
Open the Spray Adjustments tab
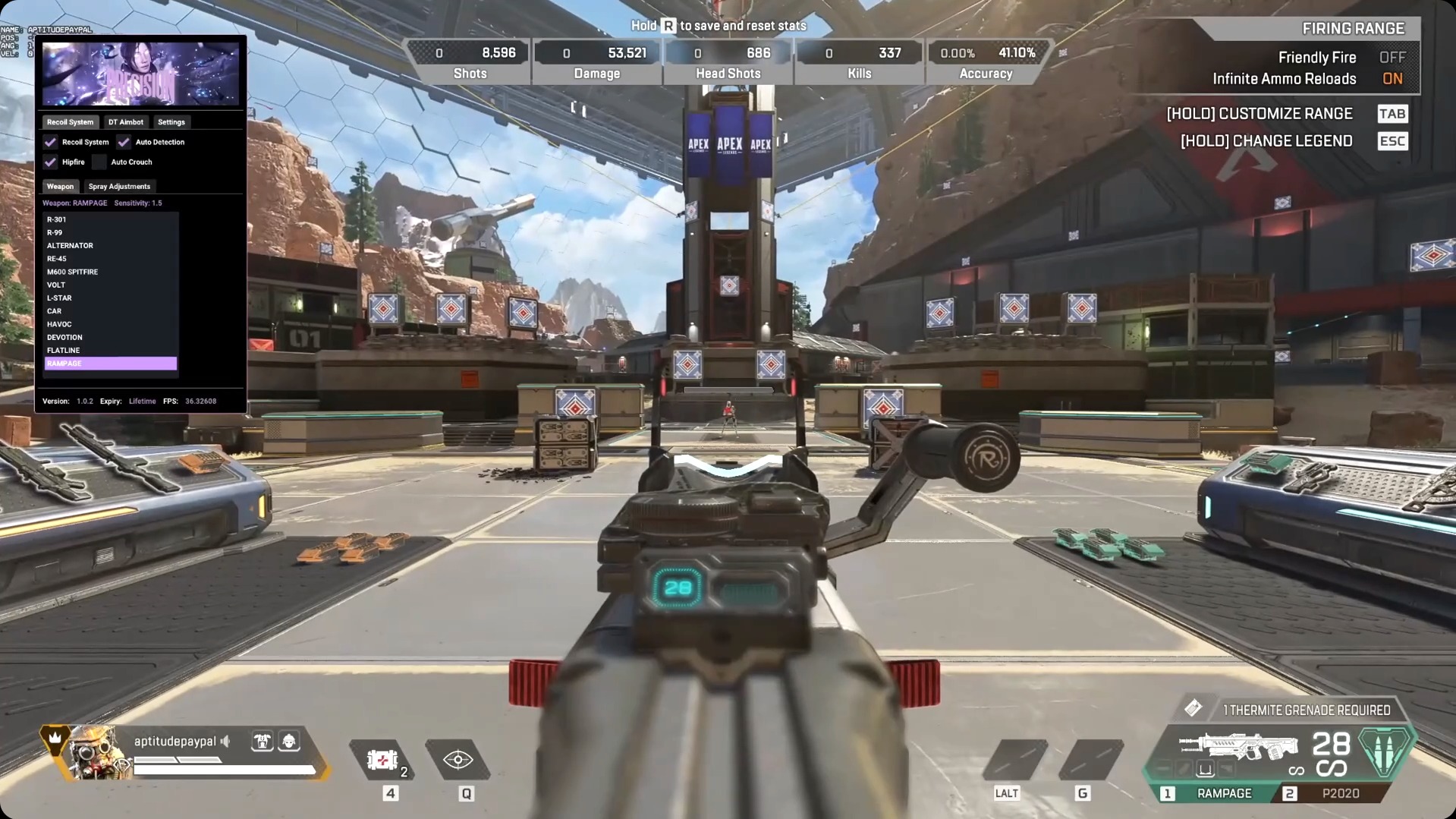coord(119,186)
